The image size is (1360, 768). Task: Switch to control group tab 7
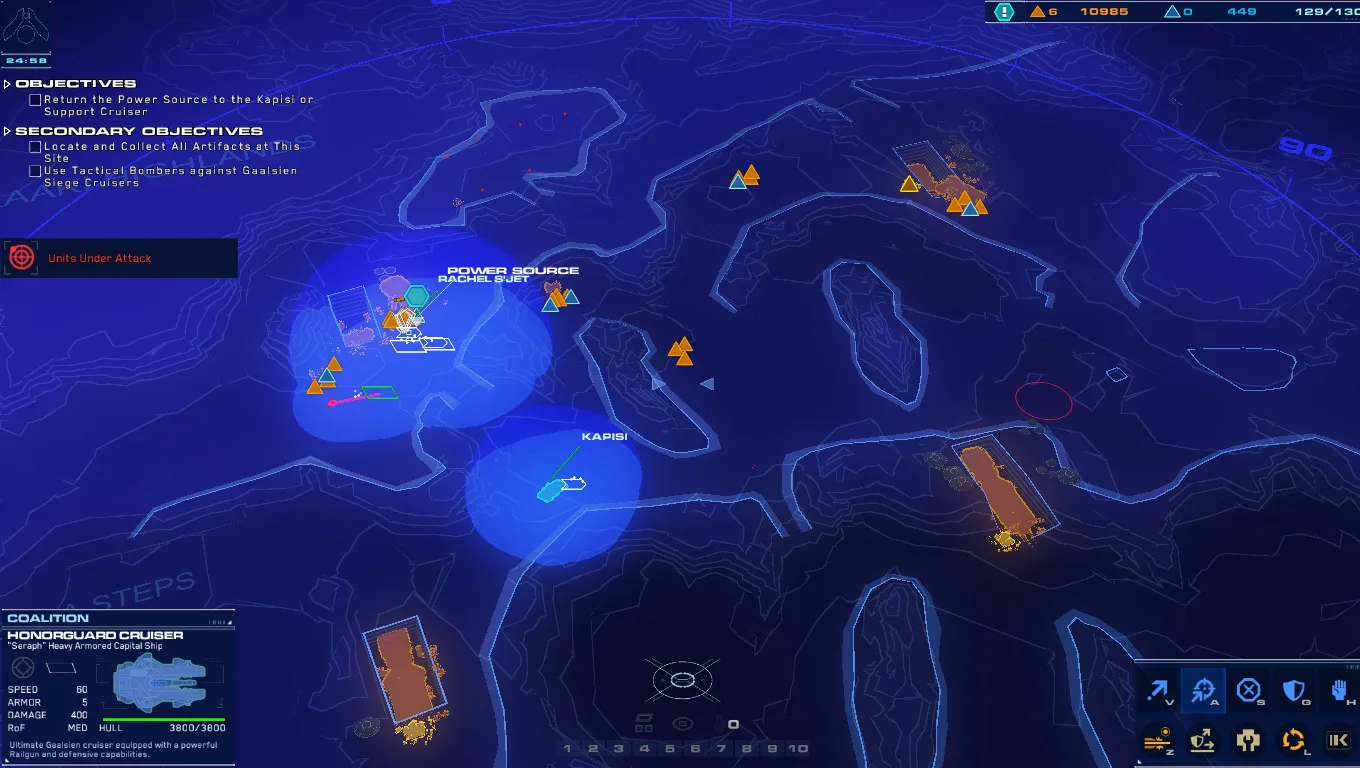723,747
